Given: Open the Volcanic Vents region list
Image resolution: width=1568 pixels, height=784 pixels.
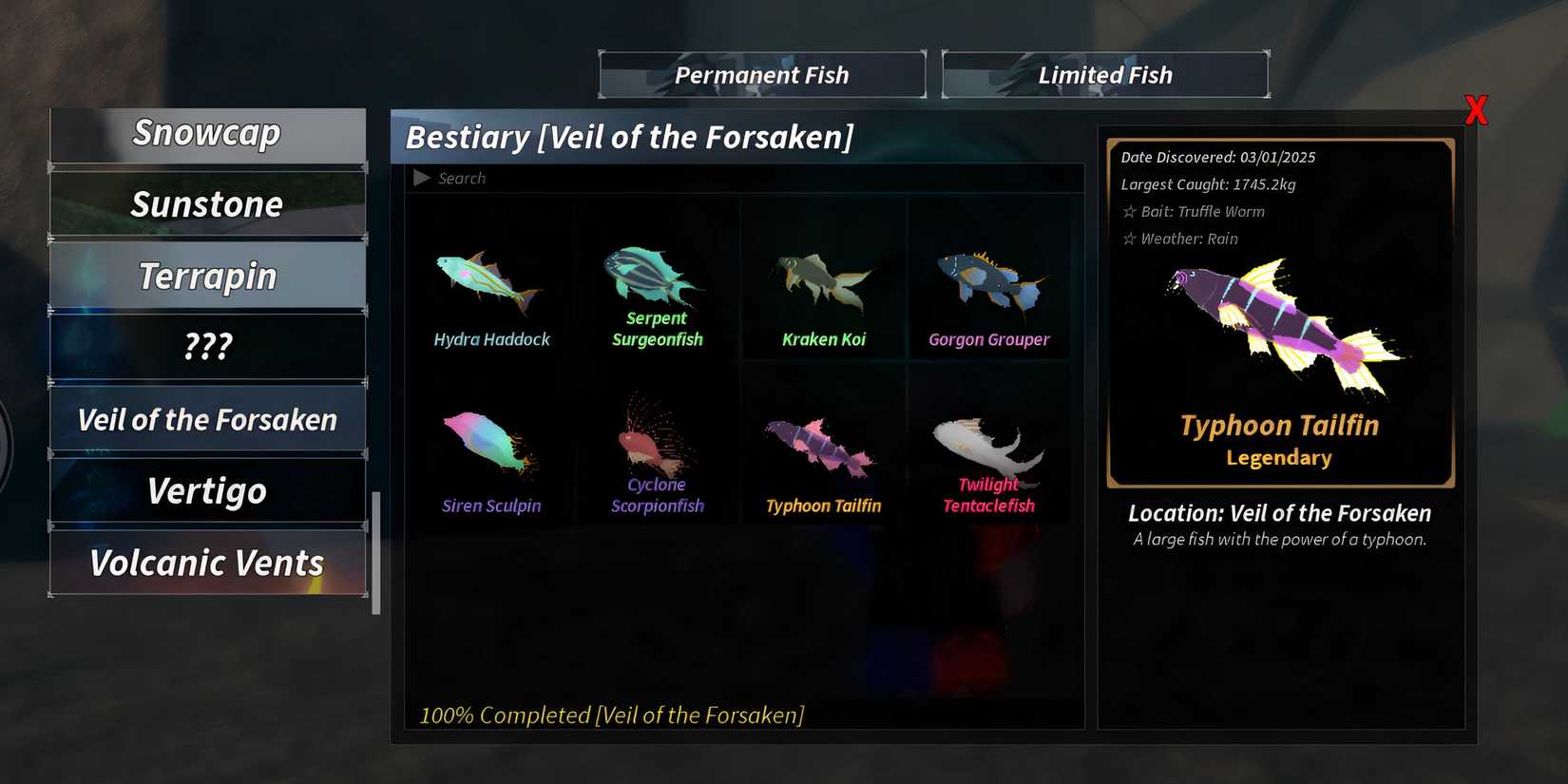Looking at the screenshot, I should tap(207, 563).
